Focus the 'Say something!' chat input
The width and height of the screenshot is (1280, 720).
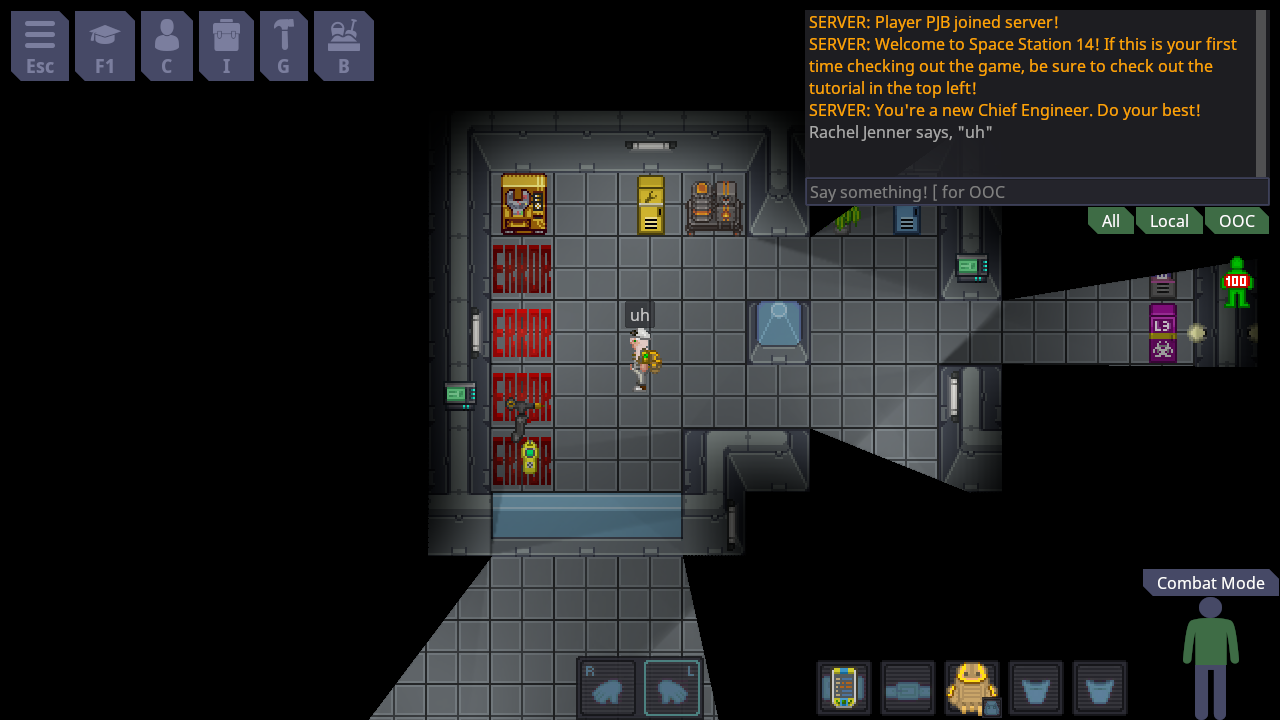[1036, 192]
